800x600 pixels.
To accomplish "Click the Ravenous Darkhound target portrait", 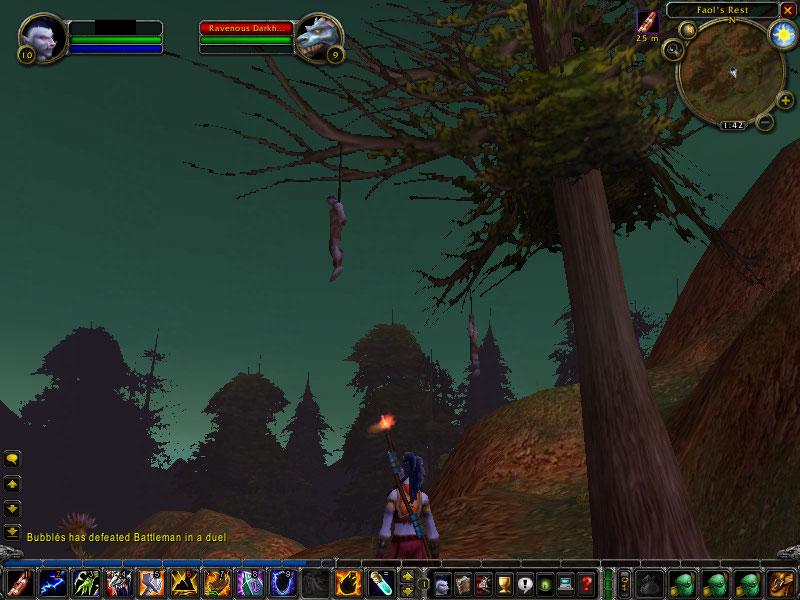I will [320, 38].
